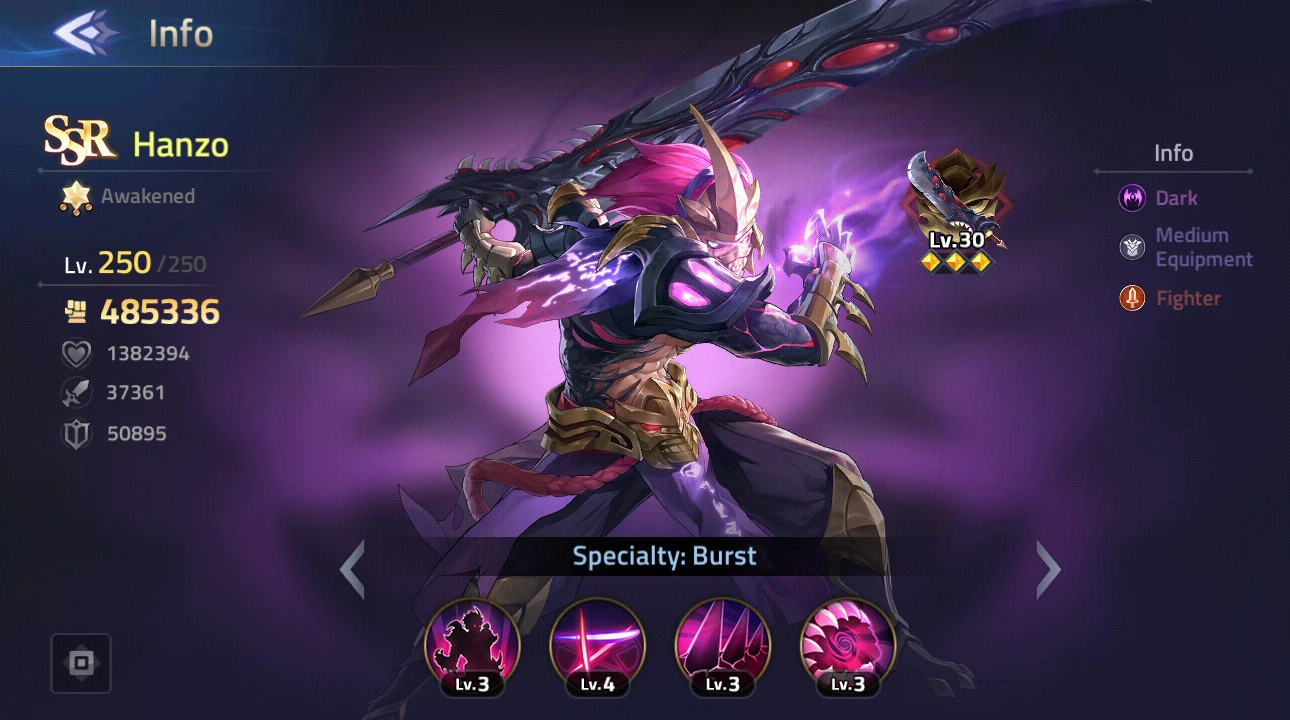
Task: Tap the sword attack stat icon
Action: [76, 392]
